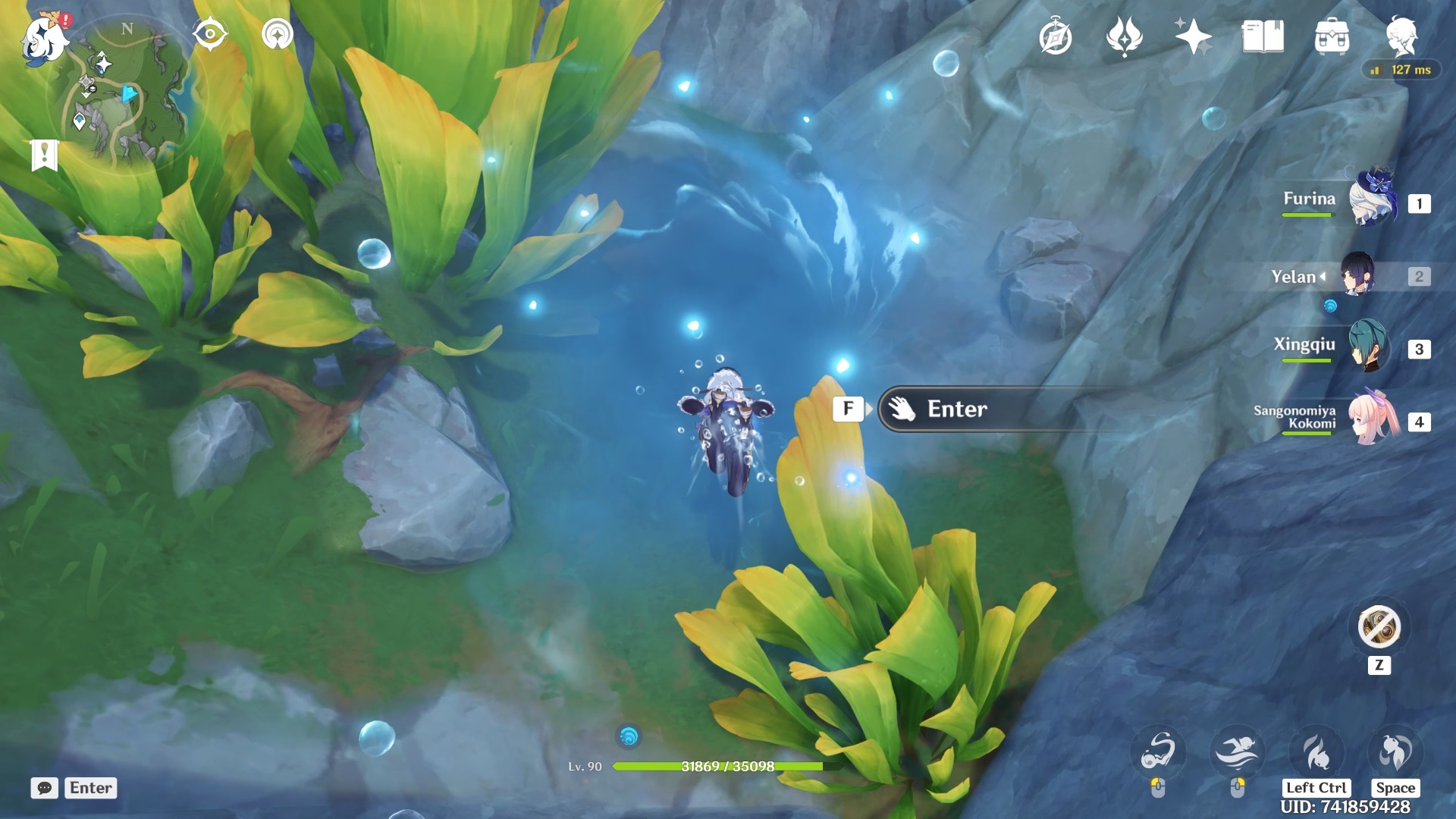Open the Wish star icon
The image size is (1456, 819).
[1193, 37]
